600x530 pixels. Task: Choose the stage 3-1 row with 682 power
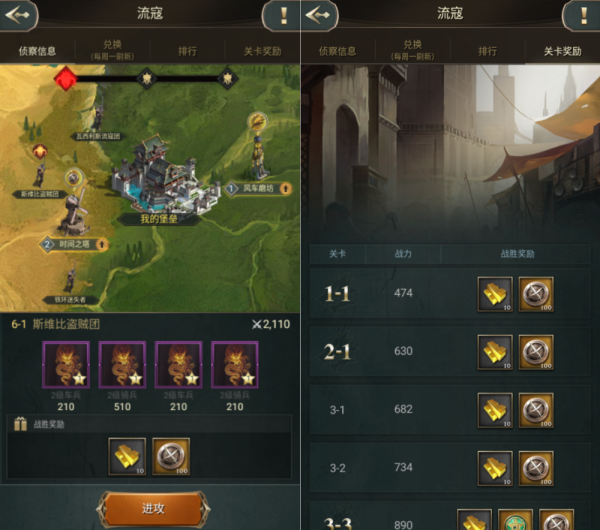(x=449, y=409)
